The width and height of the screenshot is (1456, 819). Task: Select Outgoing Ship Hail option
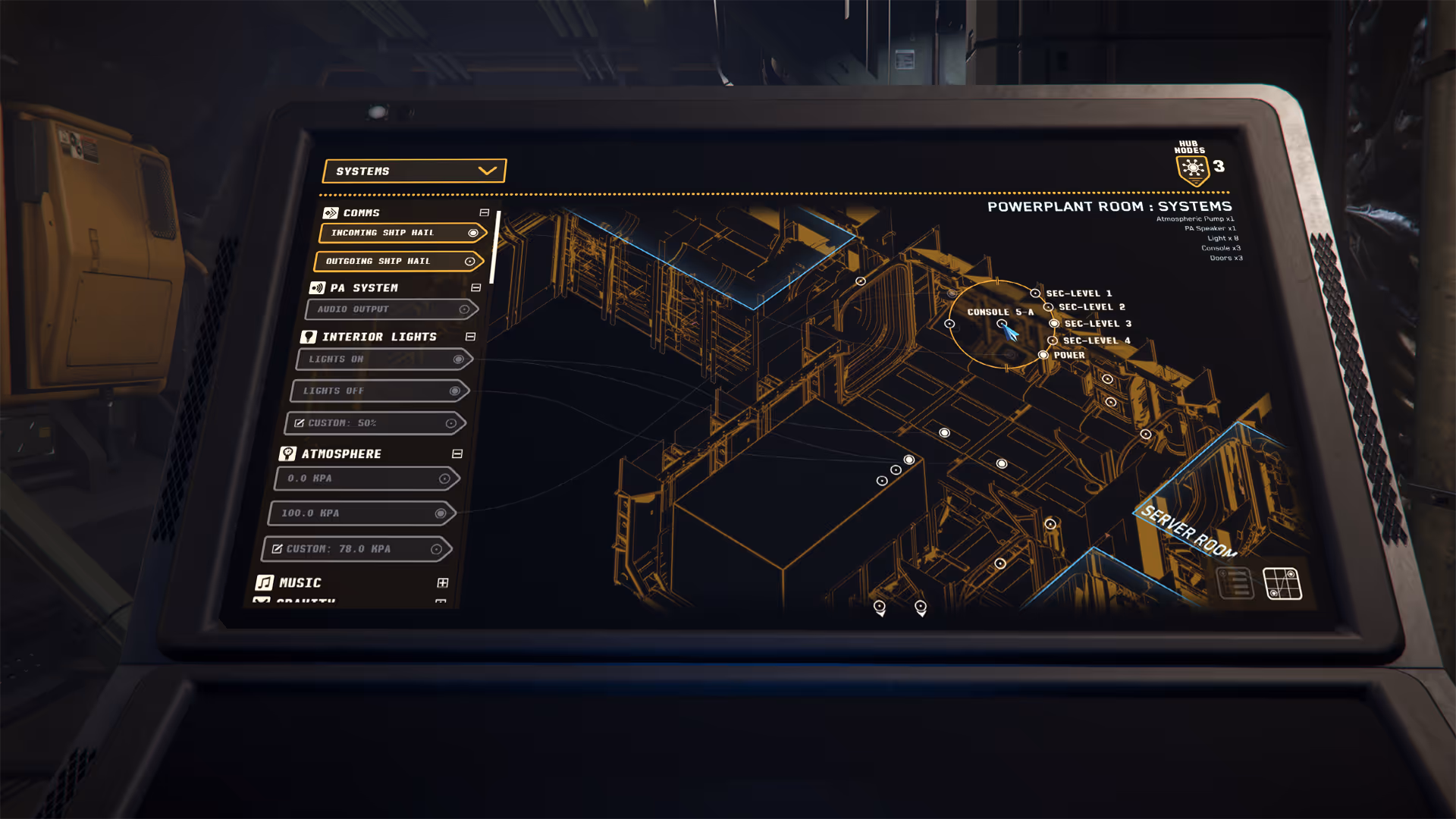(398, 261)
